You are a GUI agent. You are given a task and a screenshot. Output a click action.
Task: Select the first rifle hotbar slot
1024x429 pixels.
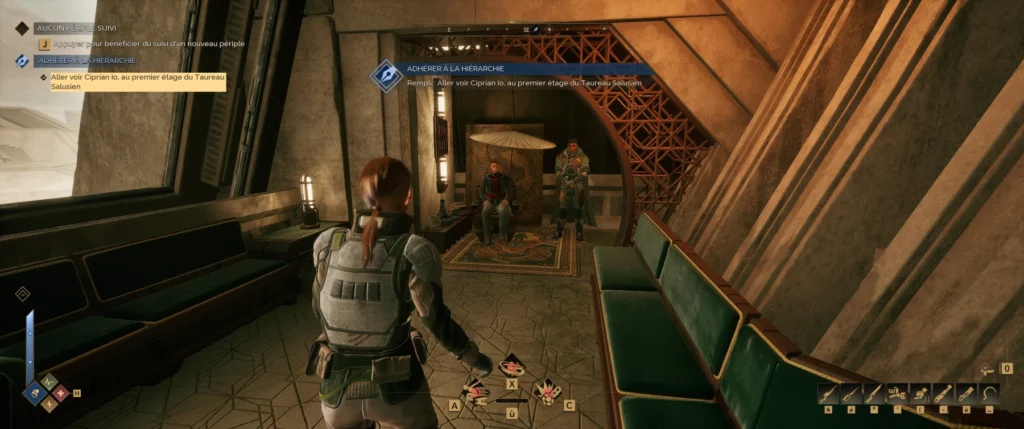point(829,393)
